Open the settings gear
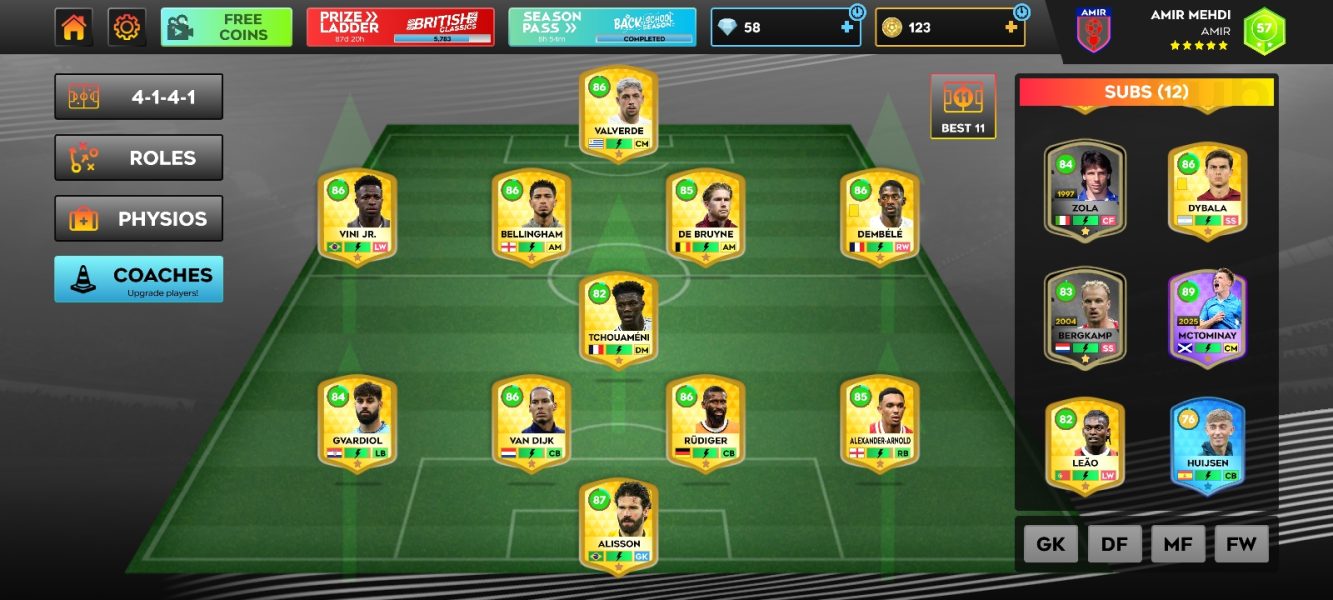The height and width of the screenshot is (600, 1333). coord(127,27)
